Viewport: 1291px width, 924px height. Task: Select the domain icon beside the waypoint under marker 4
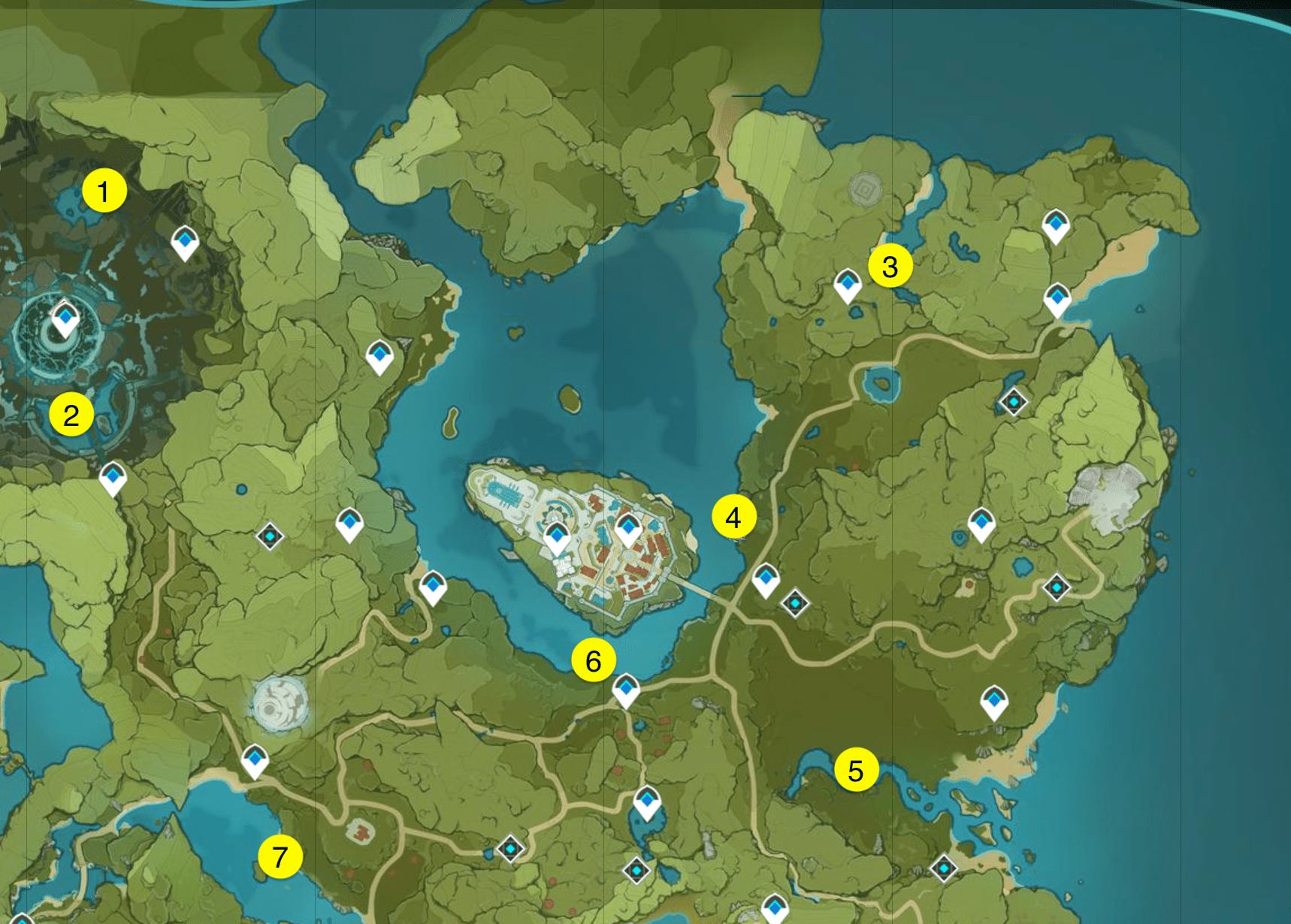(x=794, y=602)
